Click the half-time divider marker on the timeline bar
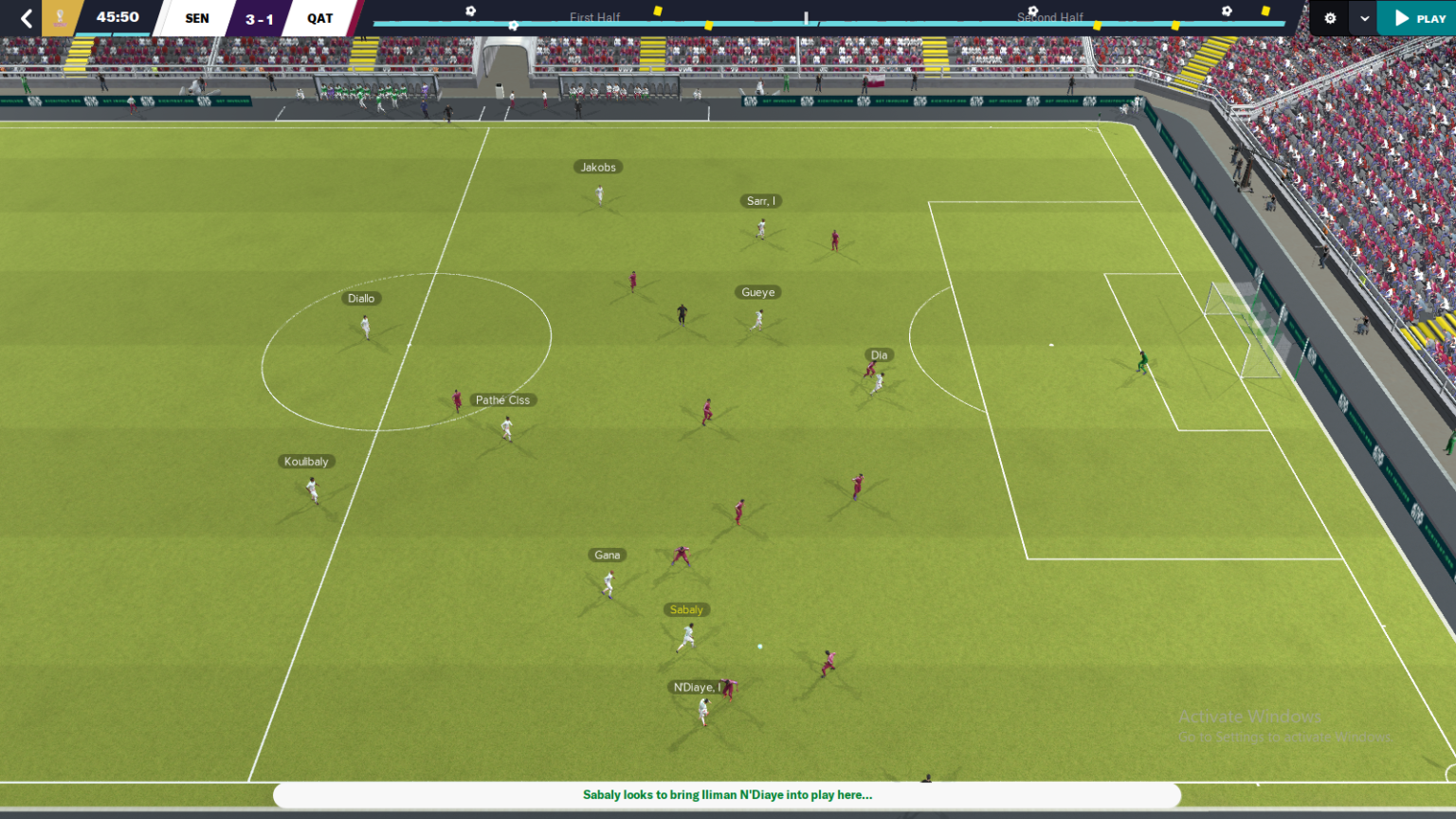This screenshot has height=819, width=1456. [x=807, y=16]
